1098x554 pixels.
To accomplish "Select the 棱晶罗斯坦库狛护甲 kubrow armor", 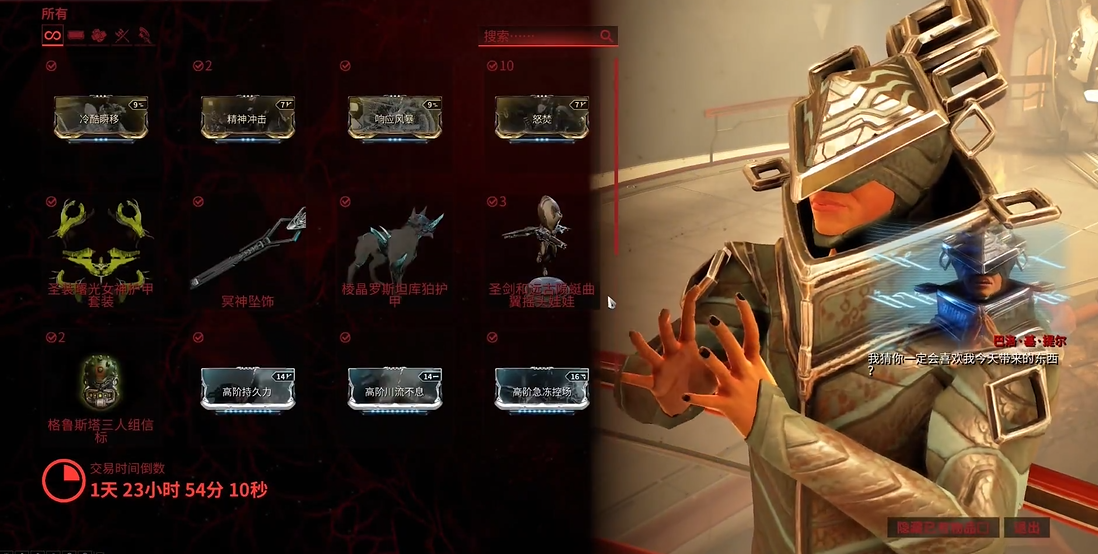I will pyautogui.click(x=394, y=250).
